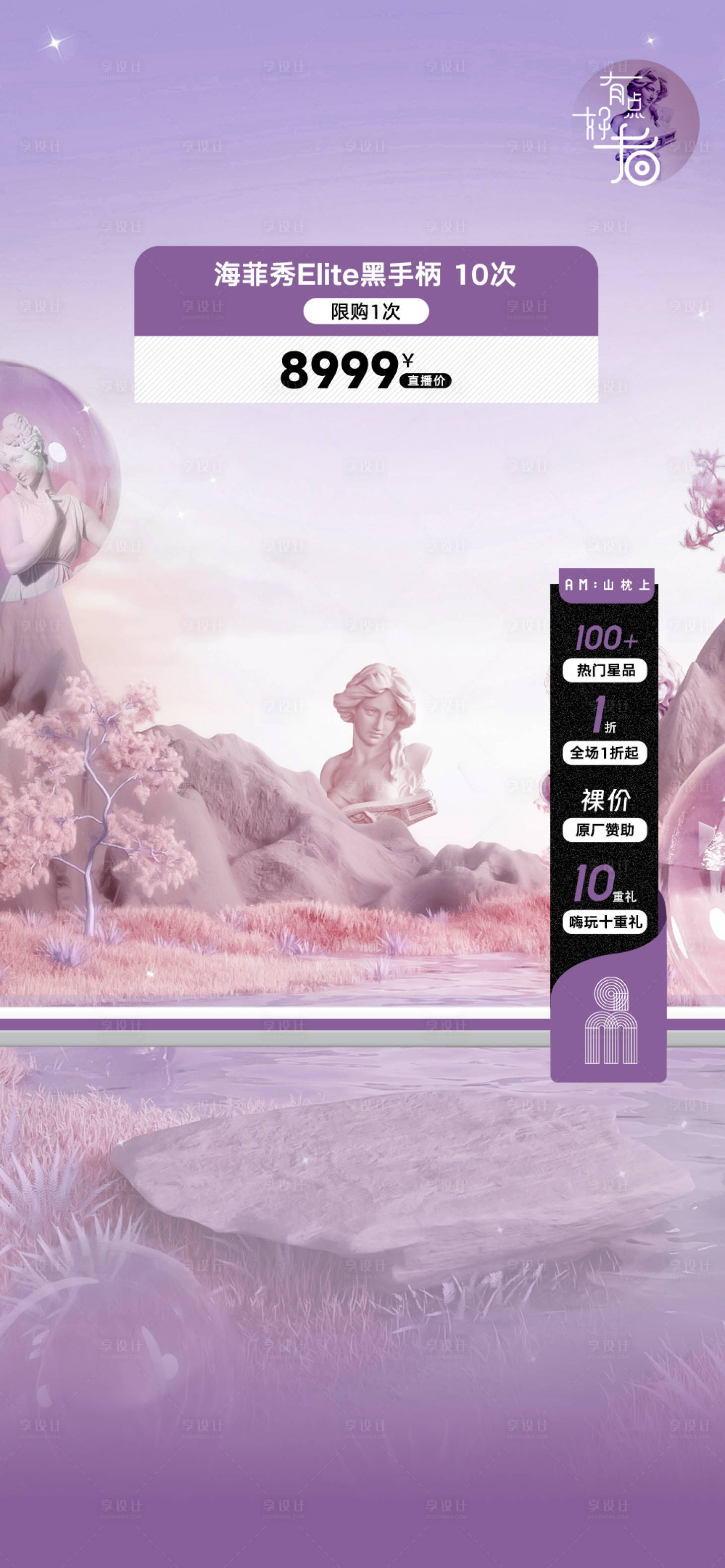
Task: Choose the 全场1折起 offer
Action: (x=604, y=753)
